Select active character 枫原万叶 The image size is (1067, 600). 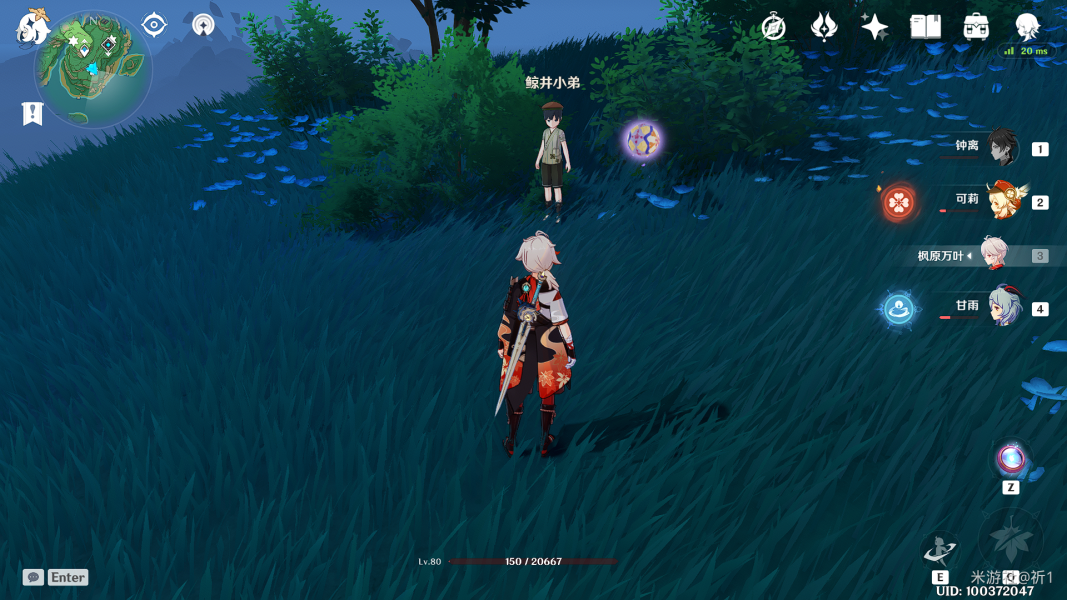pyautogui.click(x=994, y=255)
